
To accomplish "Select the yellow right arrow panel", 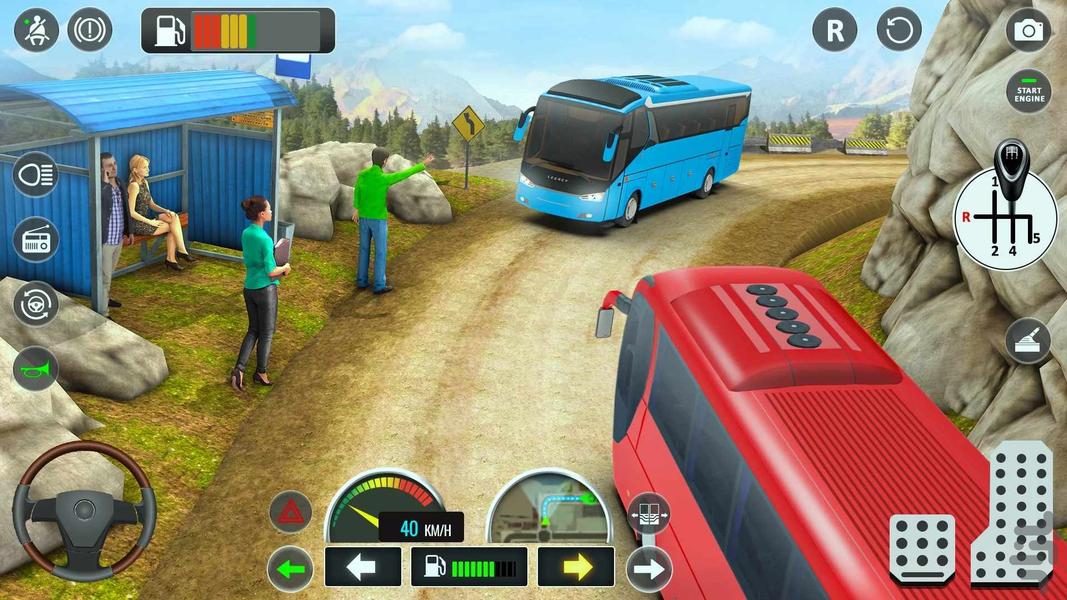I will 576,567.
